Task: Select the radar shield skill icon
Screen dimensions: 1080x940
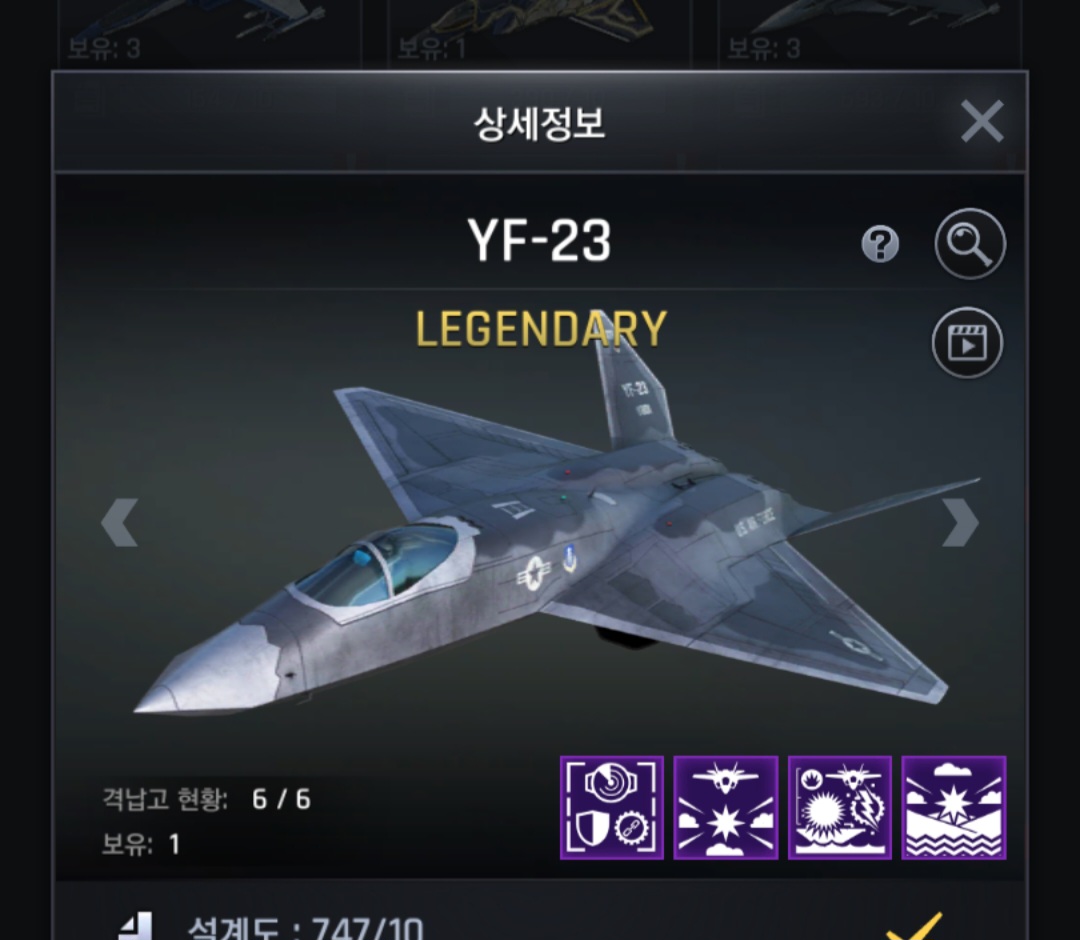Action: [x=611, y=808]
